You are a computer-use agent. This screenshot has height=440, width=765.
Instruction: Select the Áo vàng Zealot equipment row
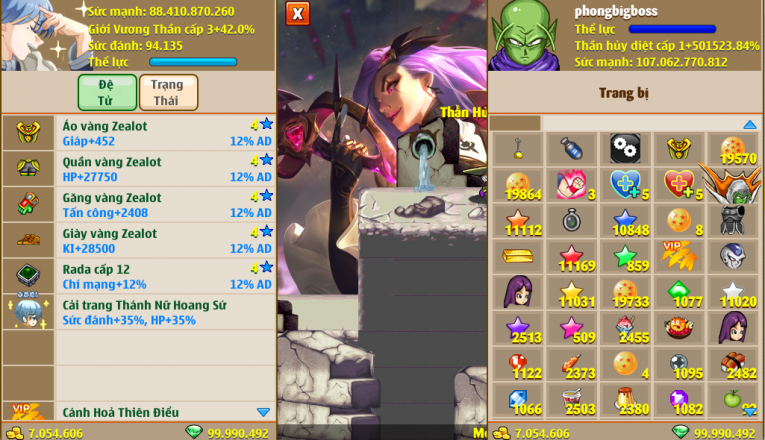point(138,133)
